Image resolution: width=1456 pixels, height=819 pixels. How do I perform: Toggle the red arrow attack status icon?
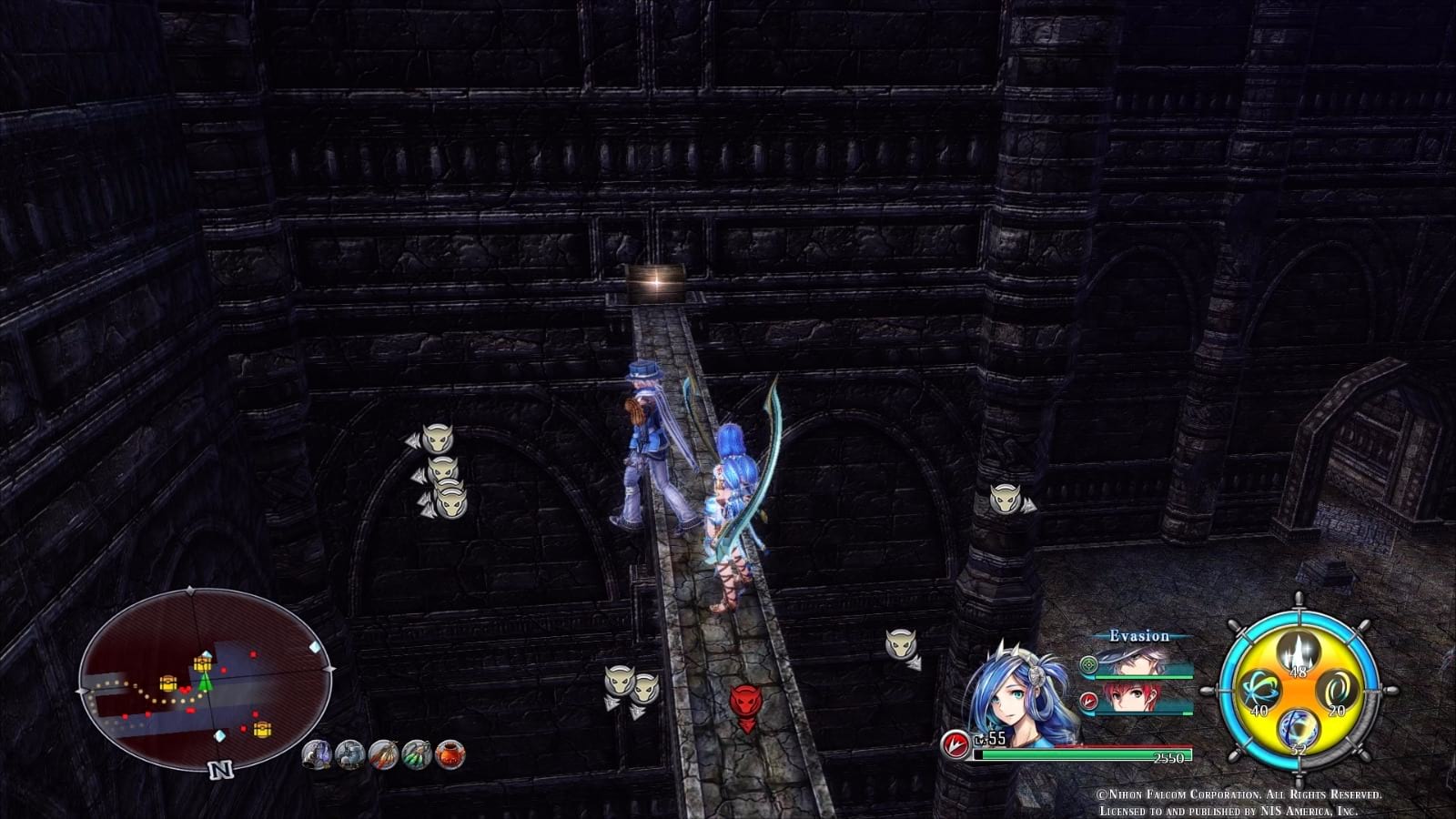(1088, 700)
